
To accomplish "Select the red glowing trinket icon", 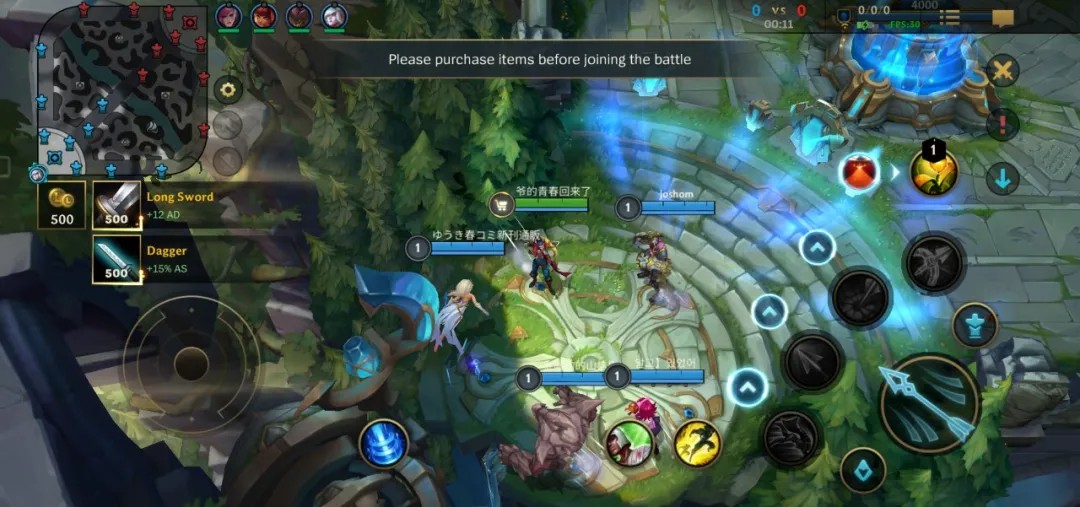I will click(858, 172).
